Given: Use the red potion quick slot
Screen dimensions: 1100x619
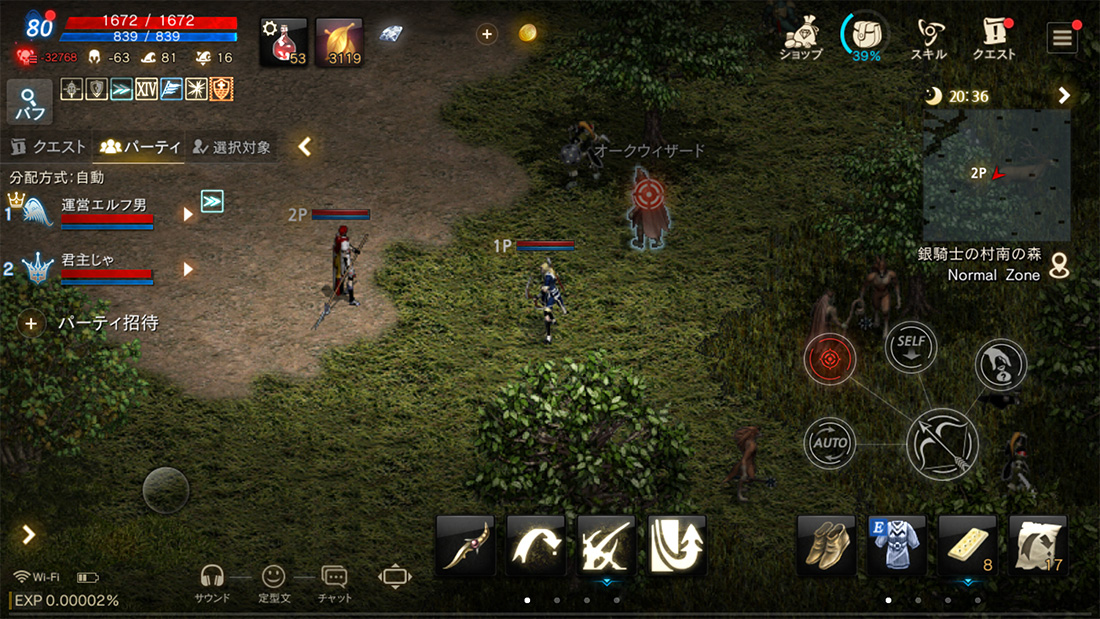Looking at the screenshot, I should [284, 43].
